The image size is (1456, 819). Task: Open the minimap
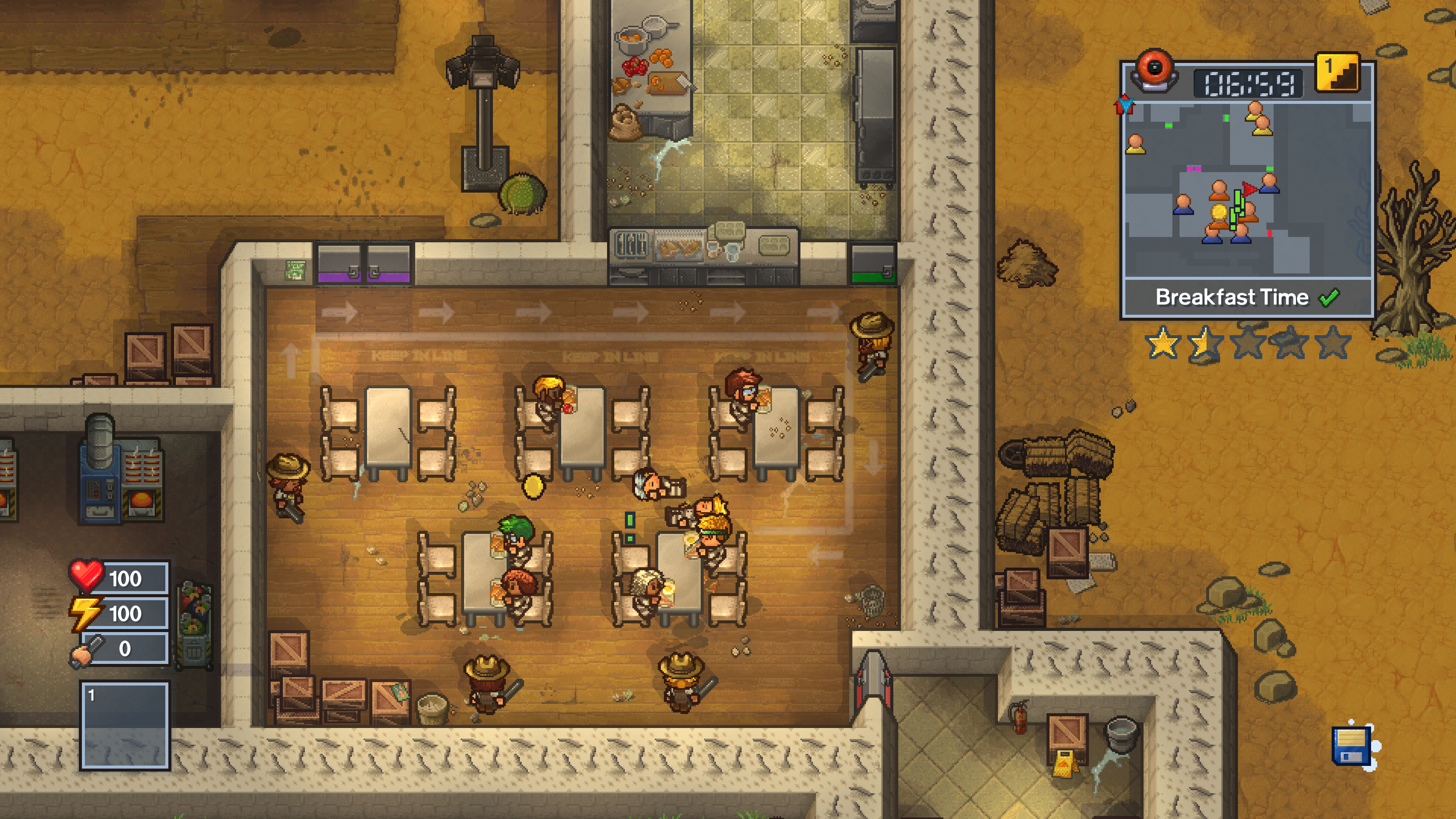pyautogui.click(x=1248, y=189)
